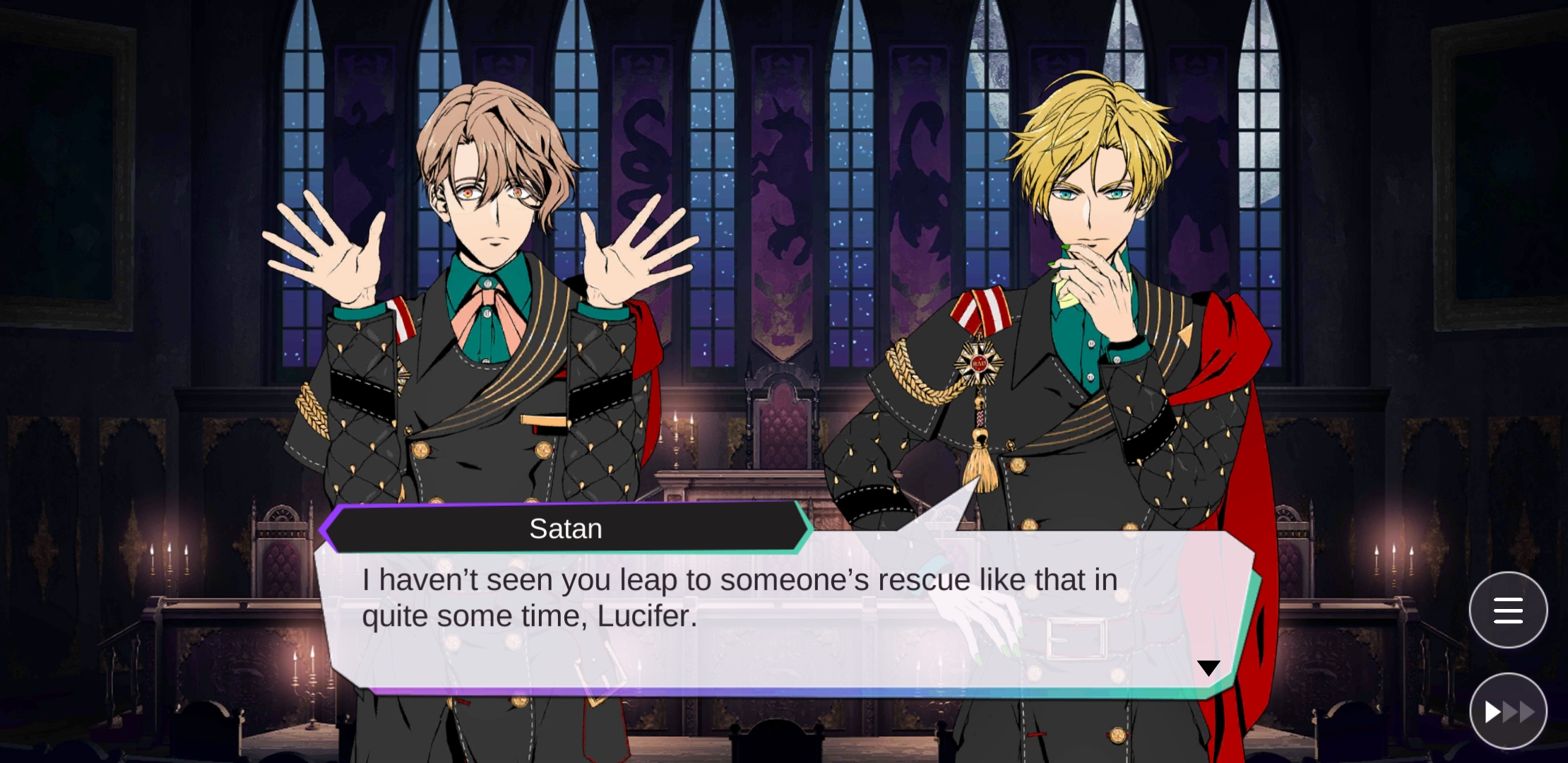Screen dimensions: 1568x763
Task: Open the hamburger menu button
Action: pos(1508,610)
